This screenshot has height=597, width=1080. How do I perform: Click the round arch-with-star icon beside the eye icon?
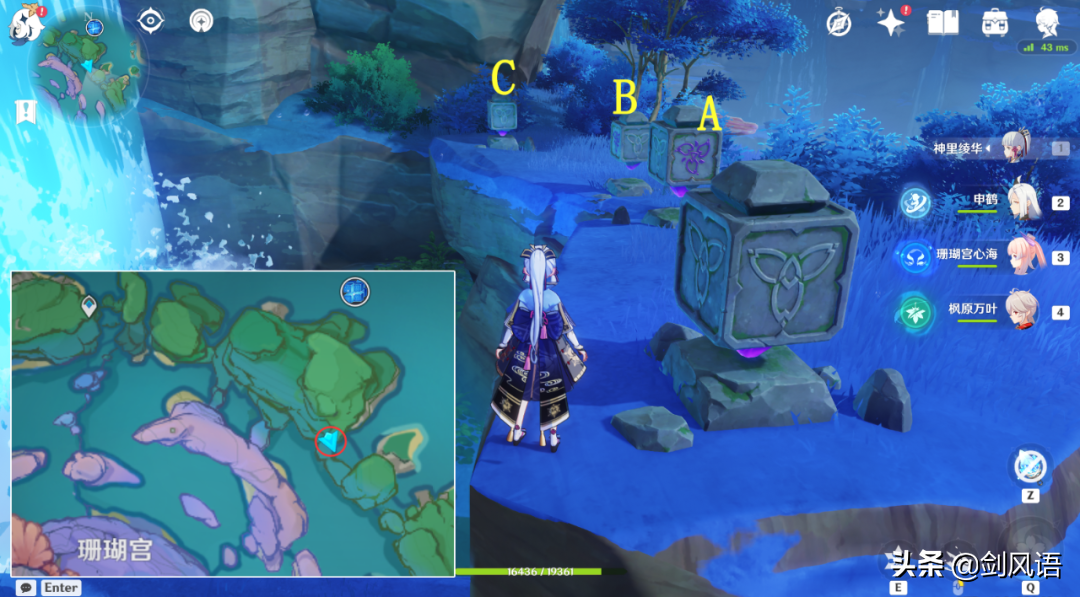click(203, 20)
